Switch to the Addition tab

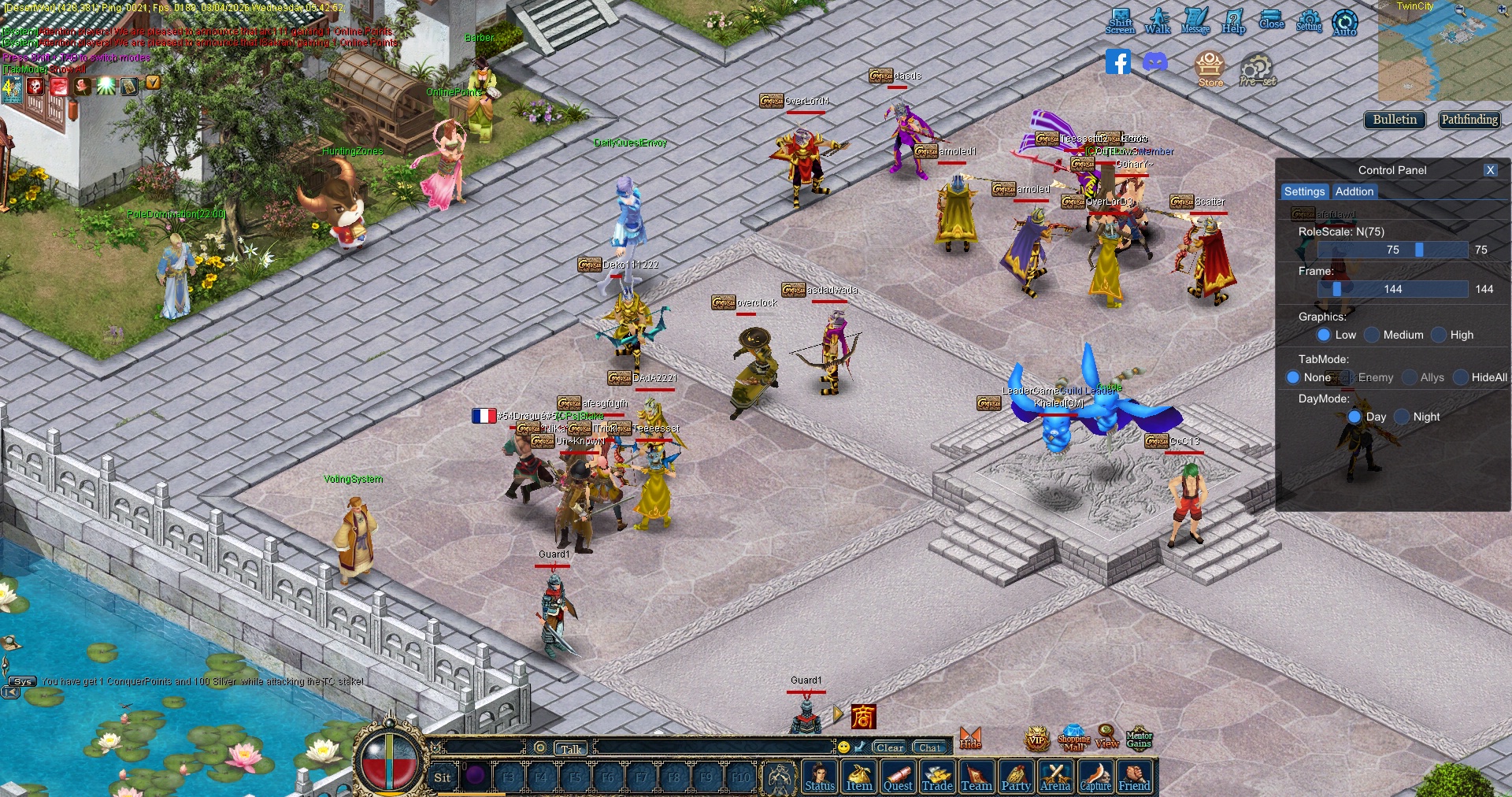(x=1354, y=191)
